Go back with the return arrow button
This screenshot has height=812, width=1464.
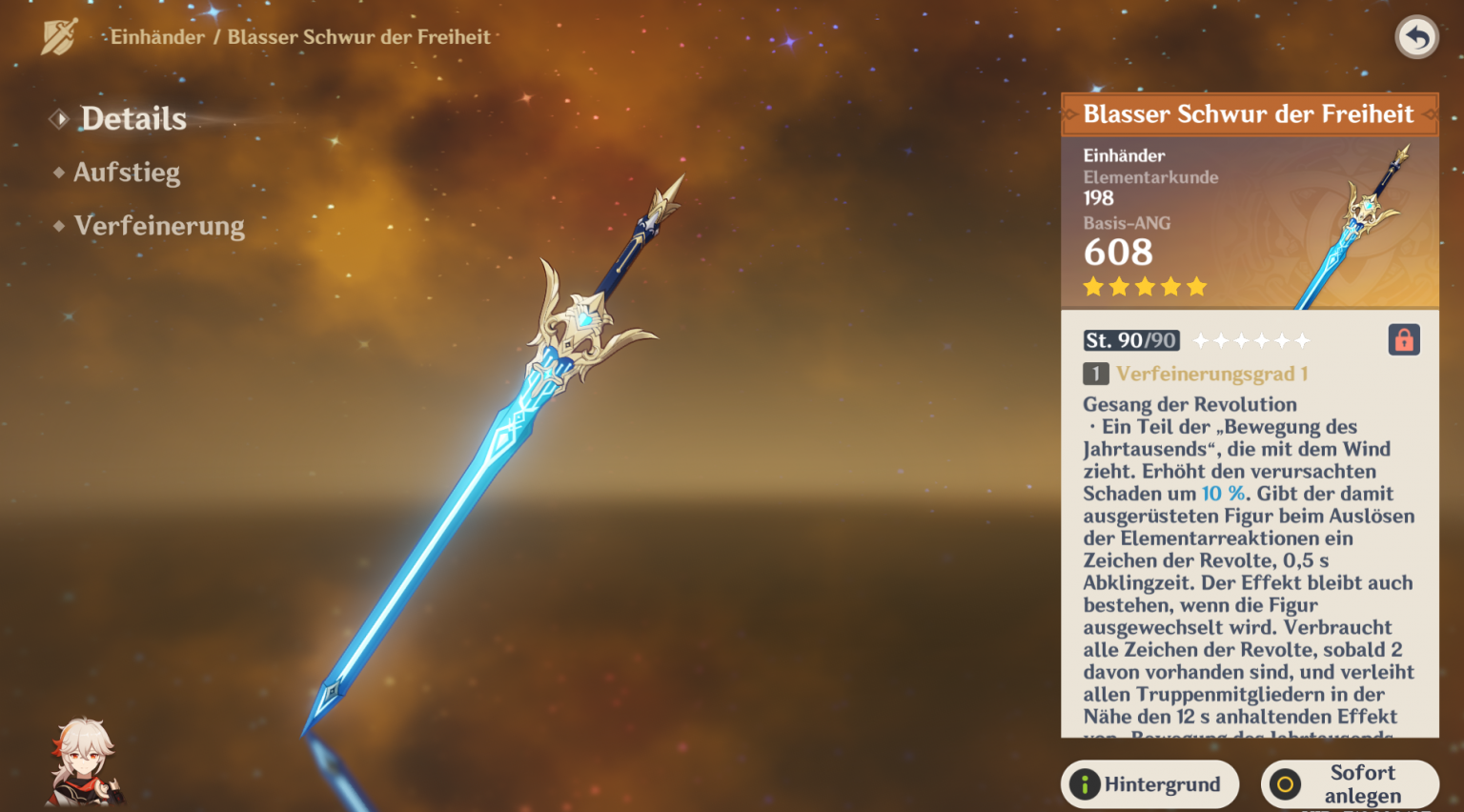point(1417,38)
